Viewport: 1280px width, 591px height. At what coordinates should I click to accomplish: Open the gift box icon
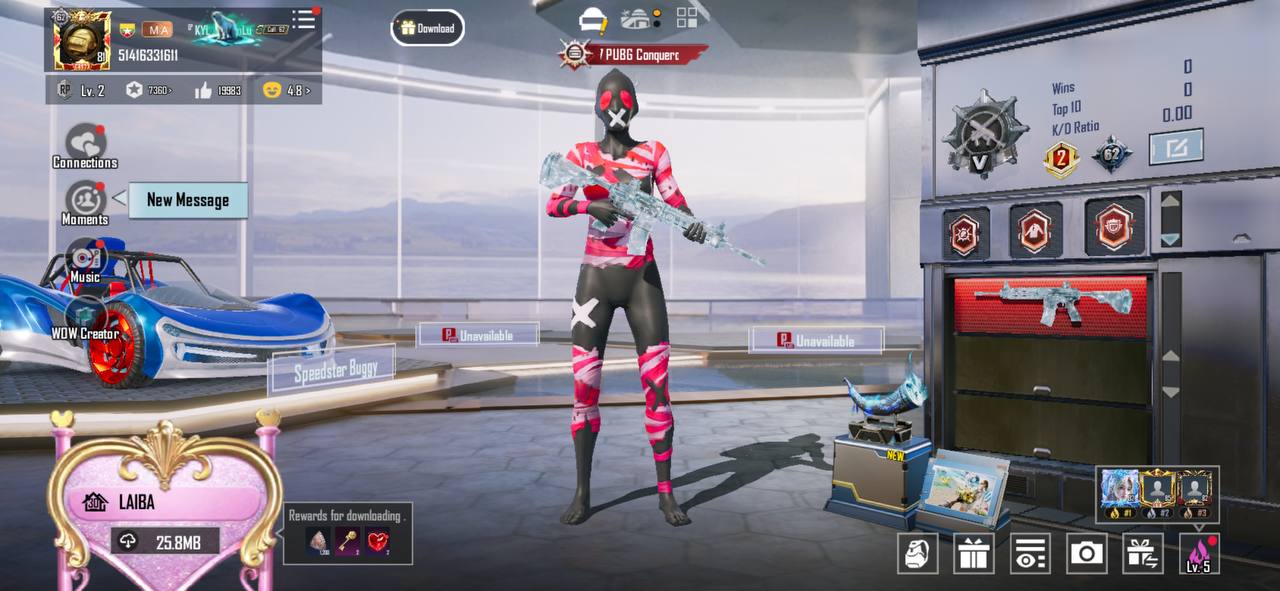click(973, 553)
